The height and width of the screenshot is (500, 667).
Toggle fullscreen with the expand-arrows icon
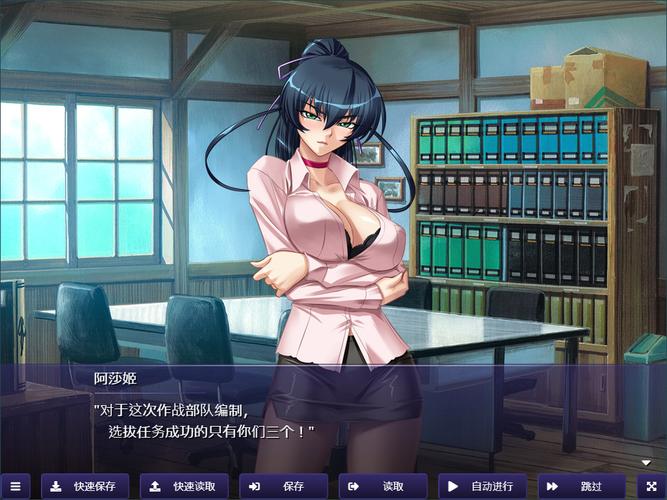coord(652,486)
